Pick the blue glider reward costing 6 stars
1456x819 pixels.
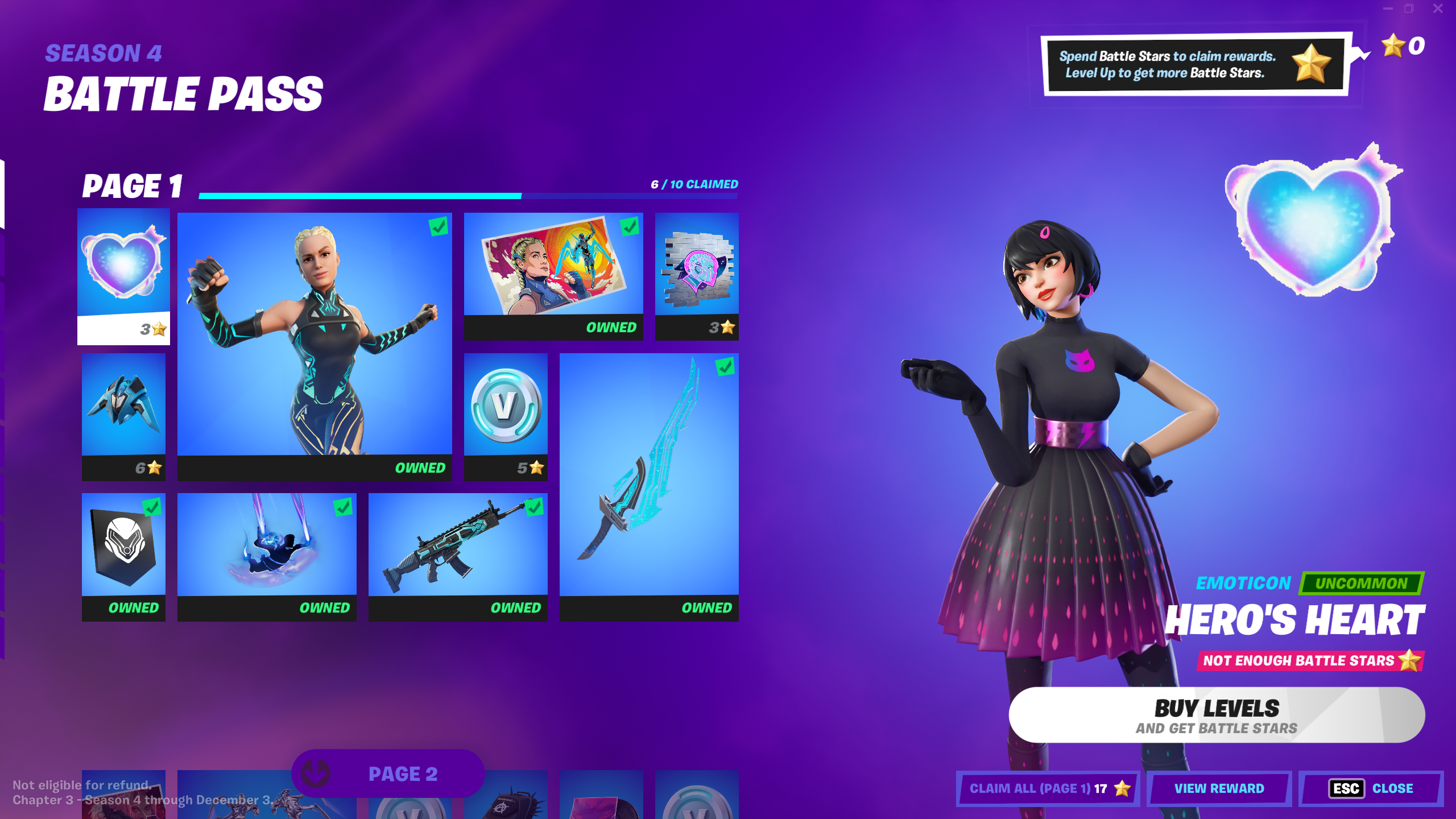tap(123, 416)
